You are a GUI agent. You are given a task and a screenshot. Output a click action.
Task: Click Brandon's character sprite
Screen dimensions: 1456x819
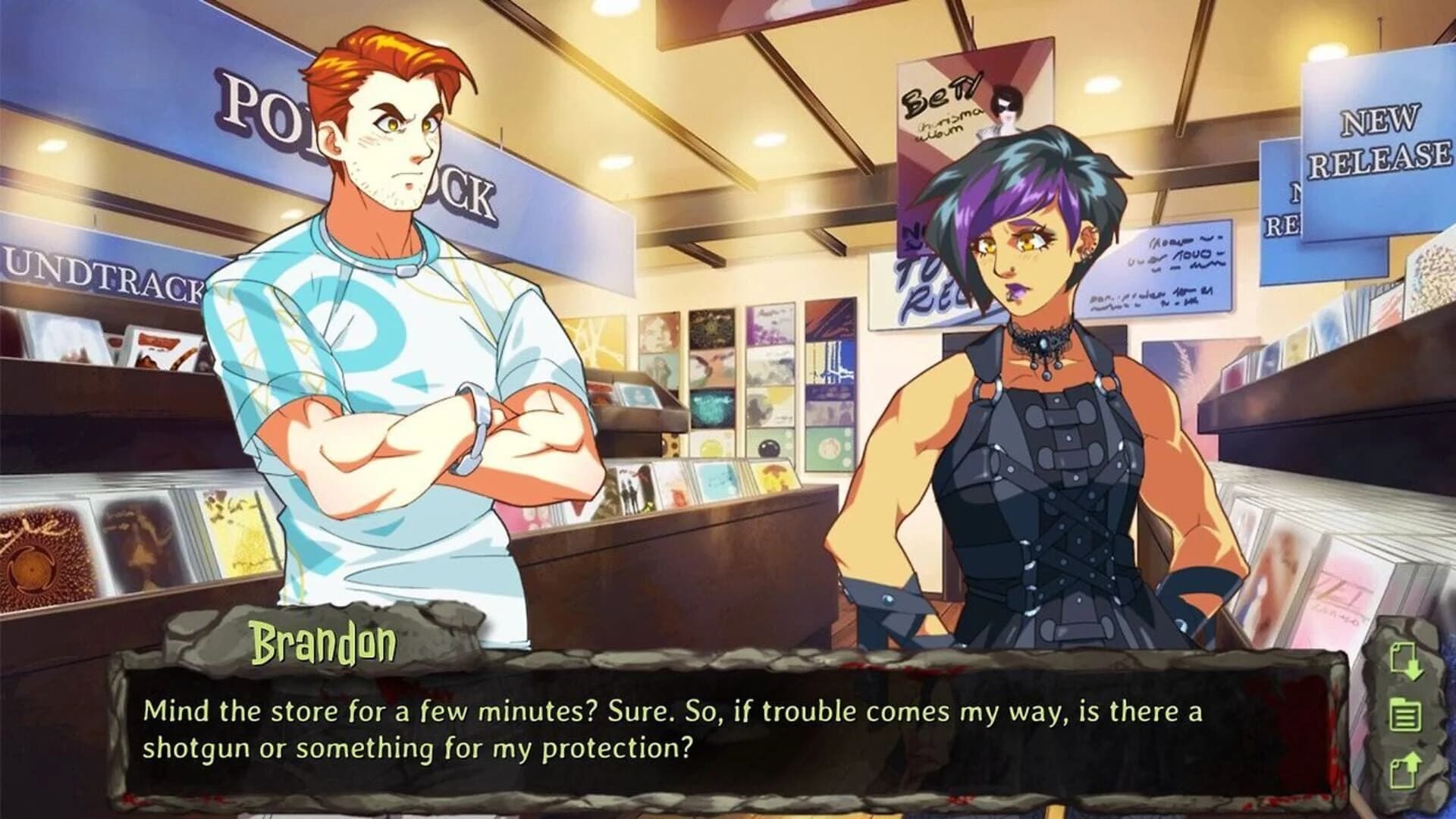pyautogui.click(x=379, y=341)
